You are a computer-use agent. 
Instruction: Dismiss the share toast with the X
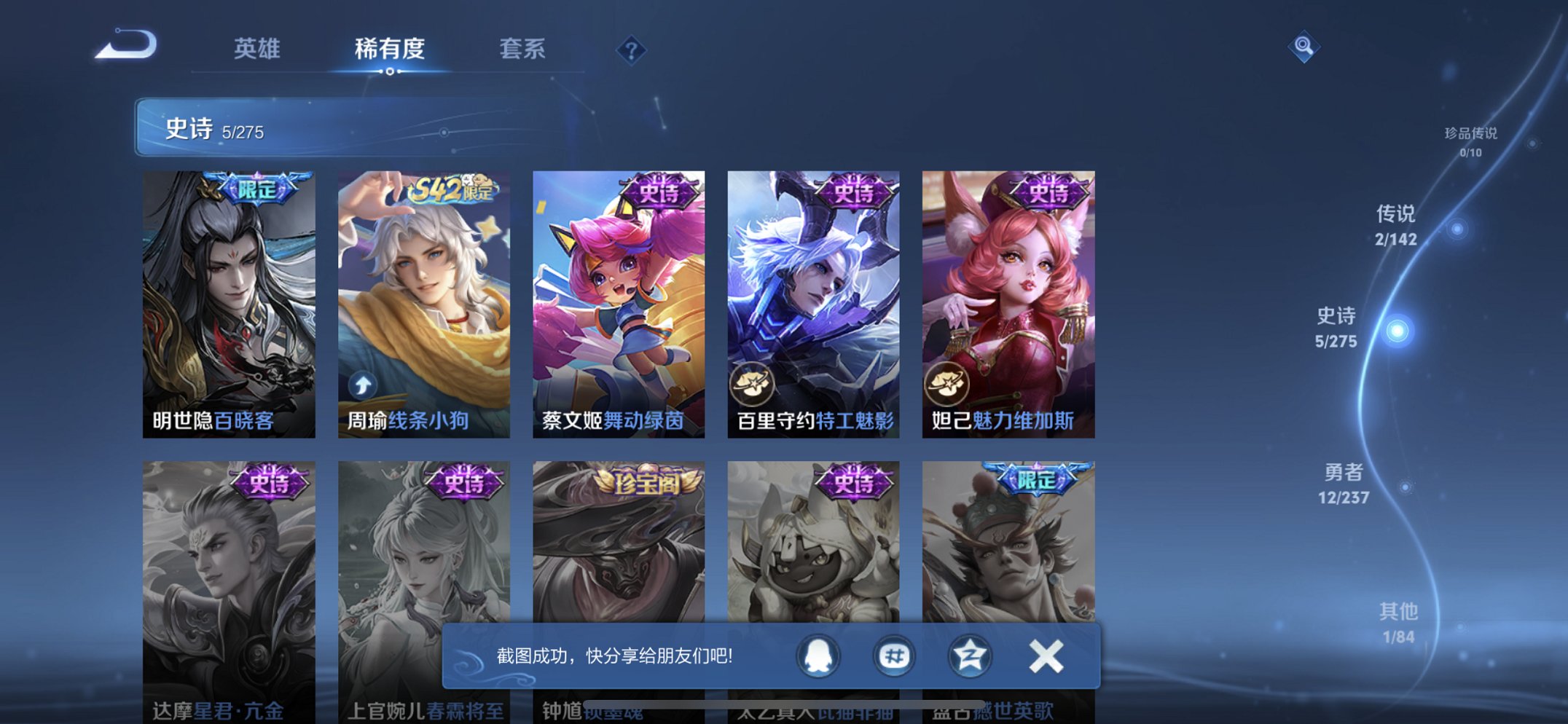1045,656
